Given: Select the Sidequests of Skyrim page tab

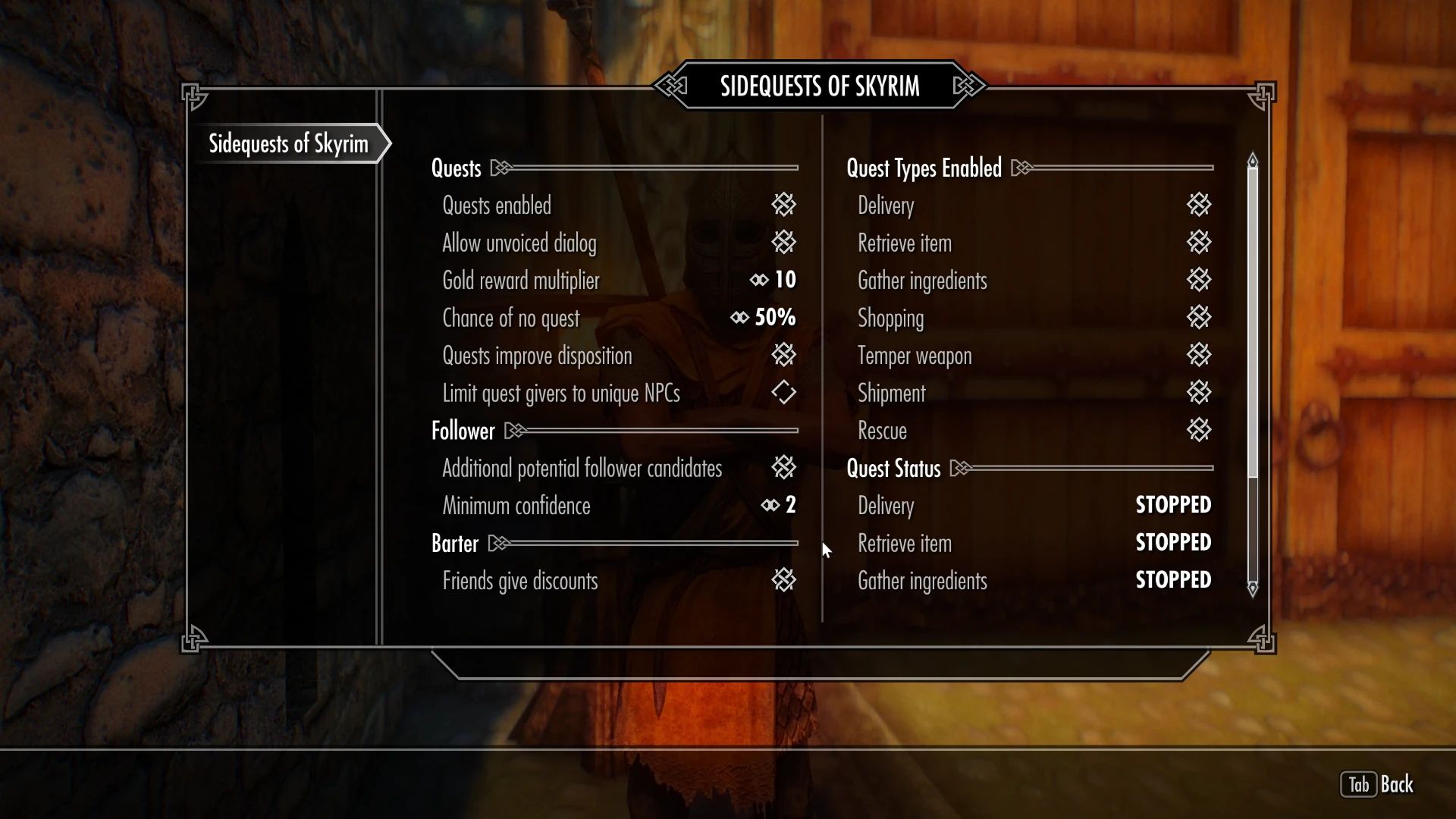Looking at the screenshot, I should (x=290, y=143).
